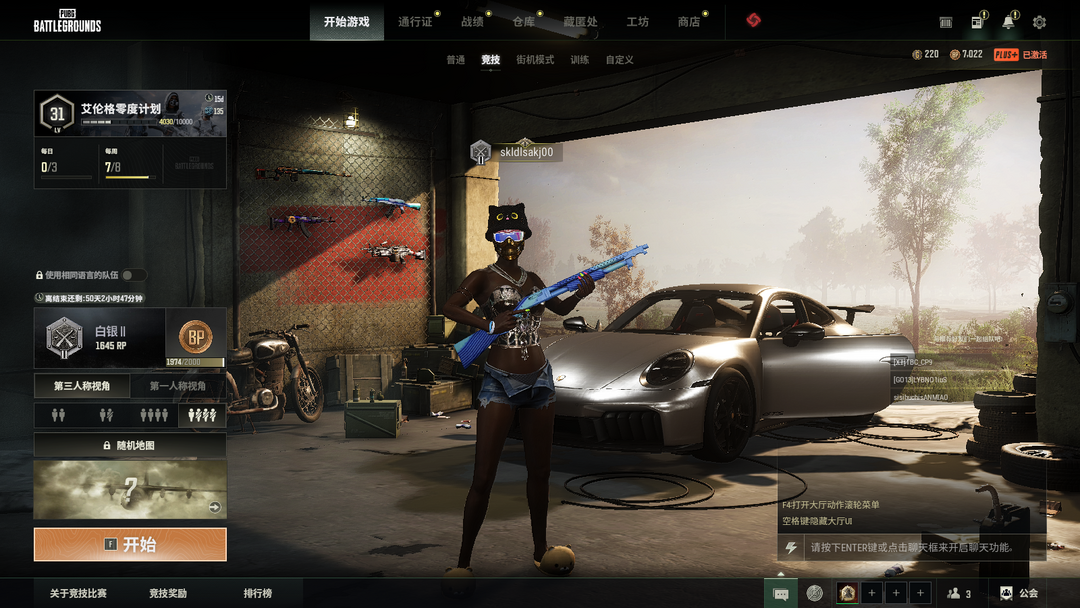View the 排行榜 leaderboard

(x=258, y=593)
